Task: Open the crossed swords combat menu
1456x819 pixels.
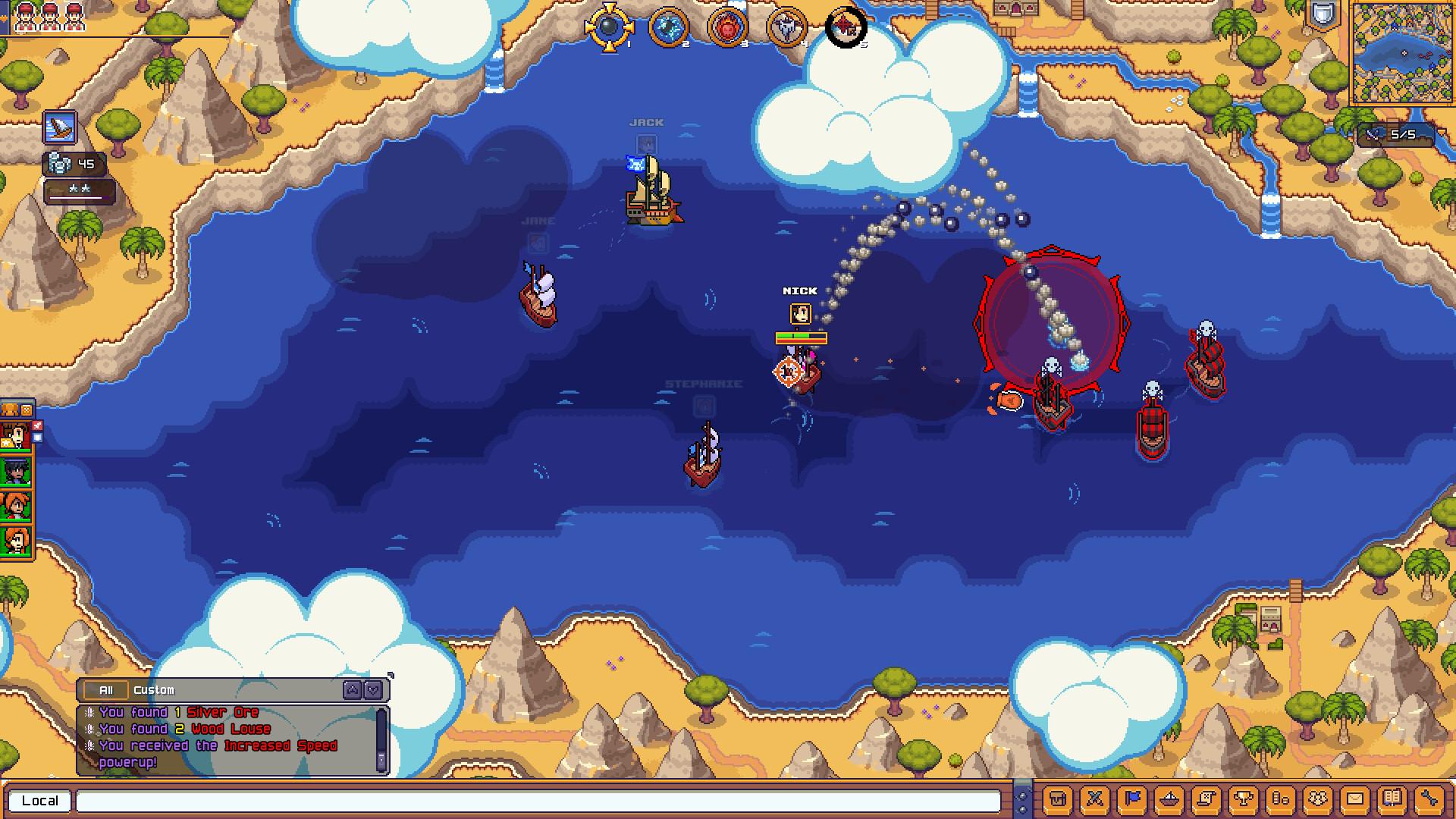Action: point(1094,800)
